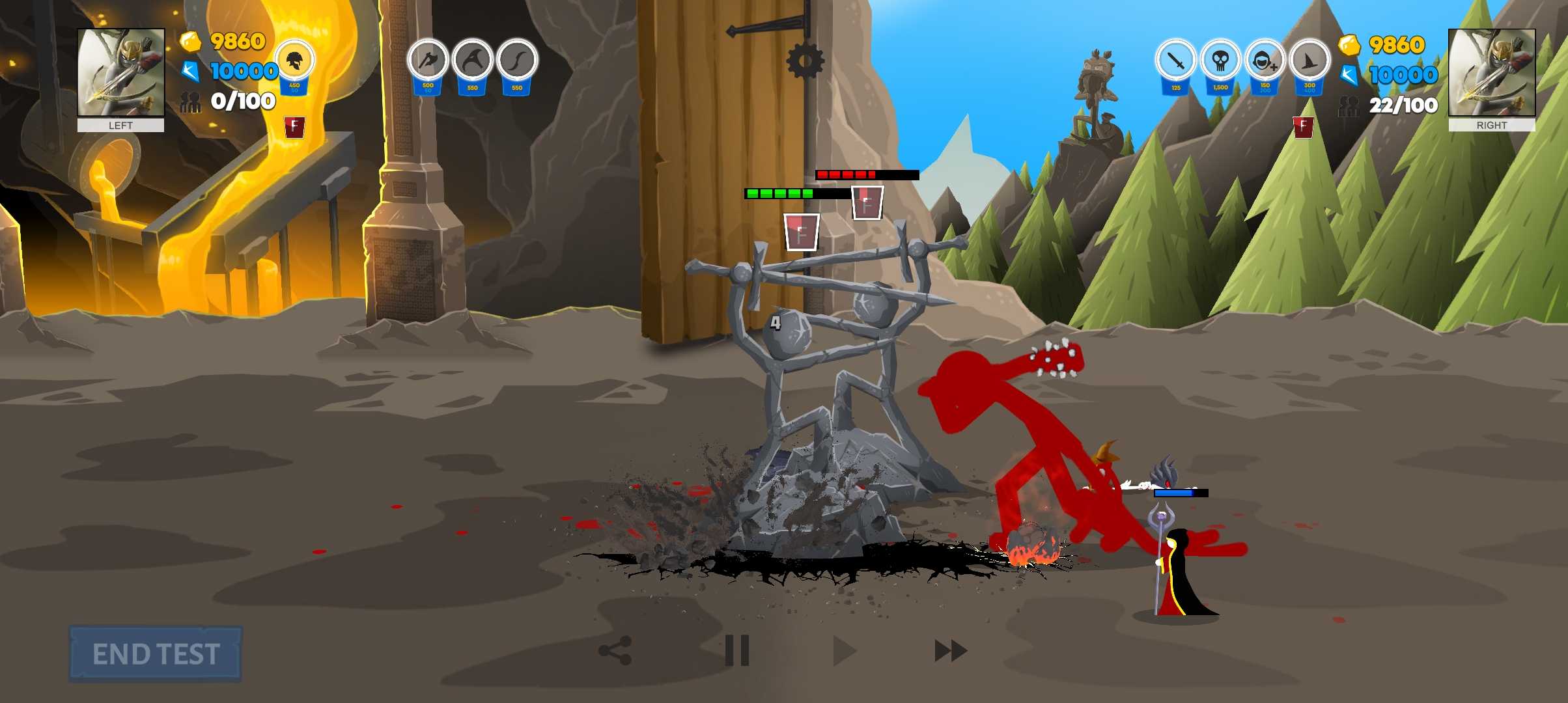
Task: Select the RIGHT player portrait
Action: coord(1491,73)
